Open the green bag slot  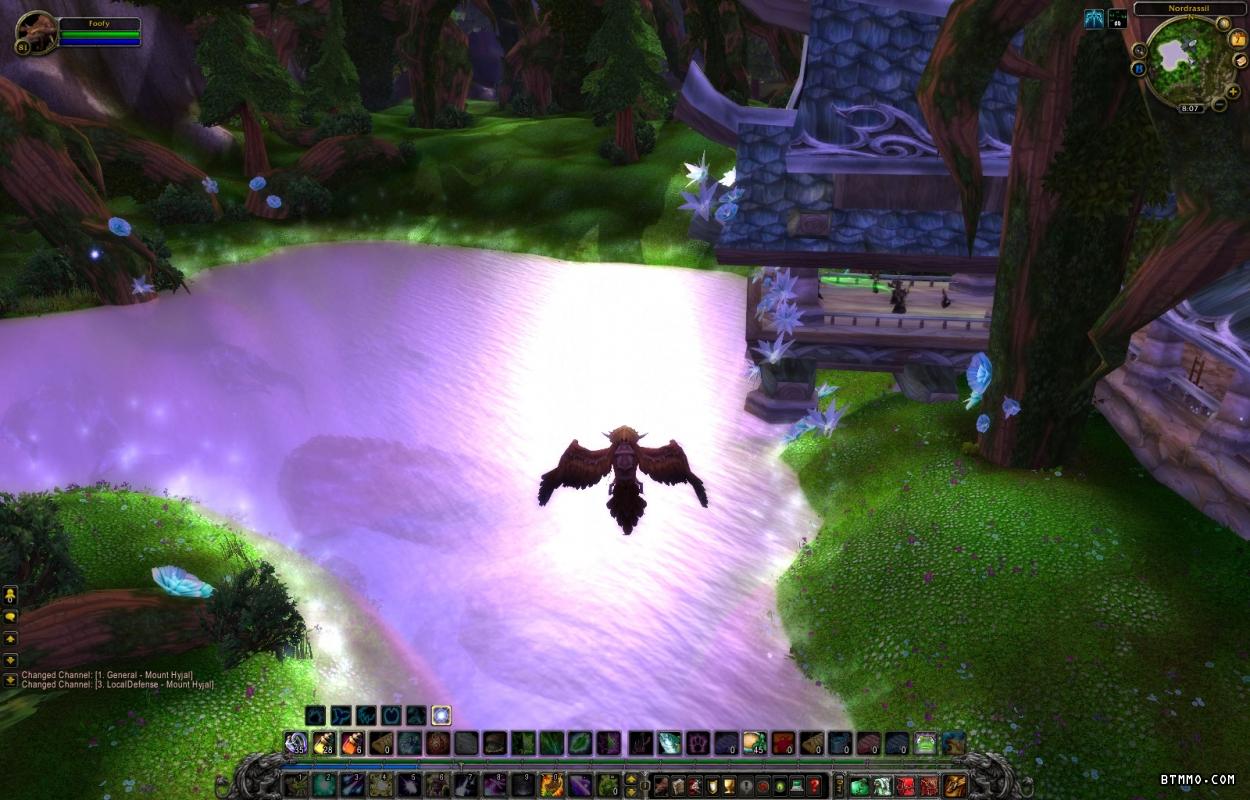[x=860, y=785]
